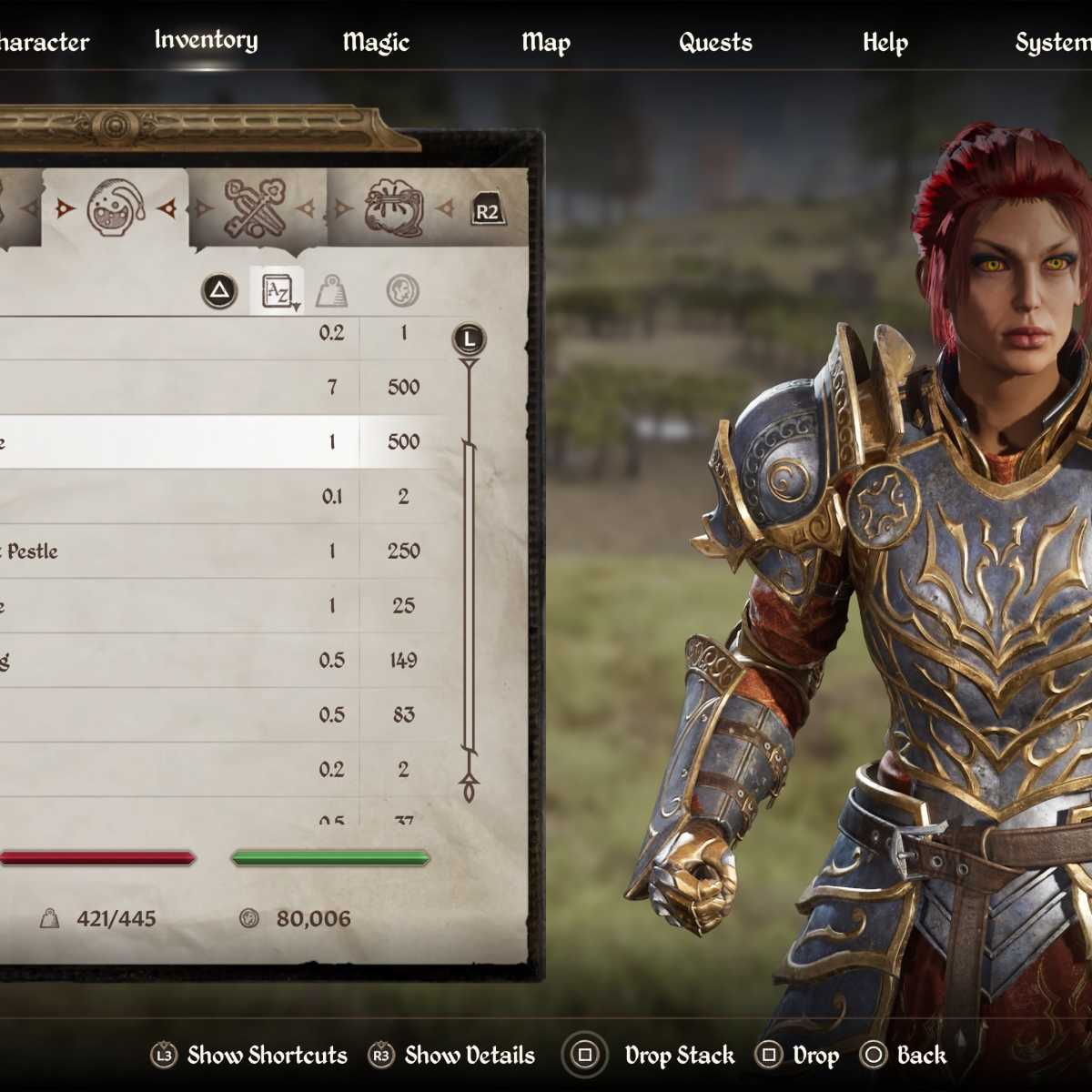Image resolution: width=1092 pixels, height=1092 pixels.
Task: Select the potion flask category tab
Action: click(116, 208)
